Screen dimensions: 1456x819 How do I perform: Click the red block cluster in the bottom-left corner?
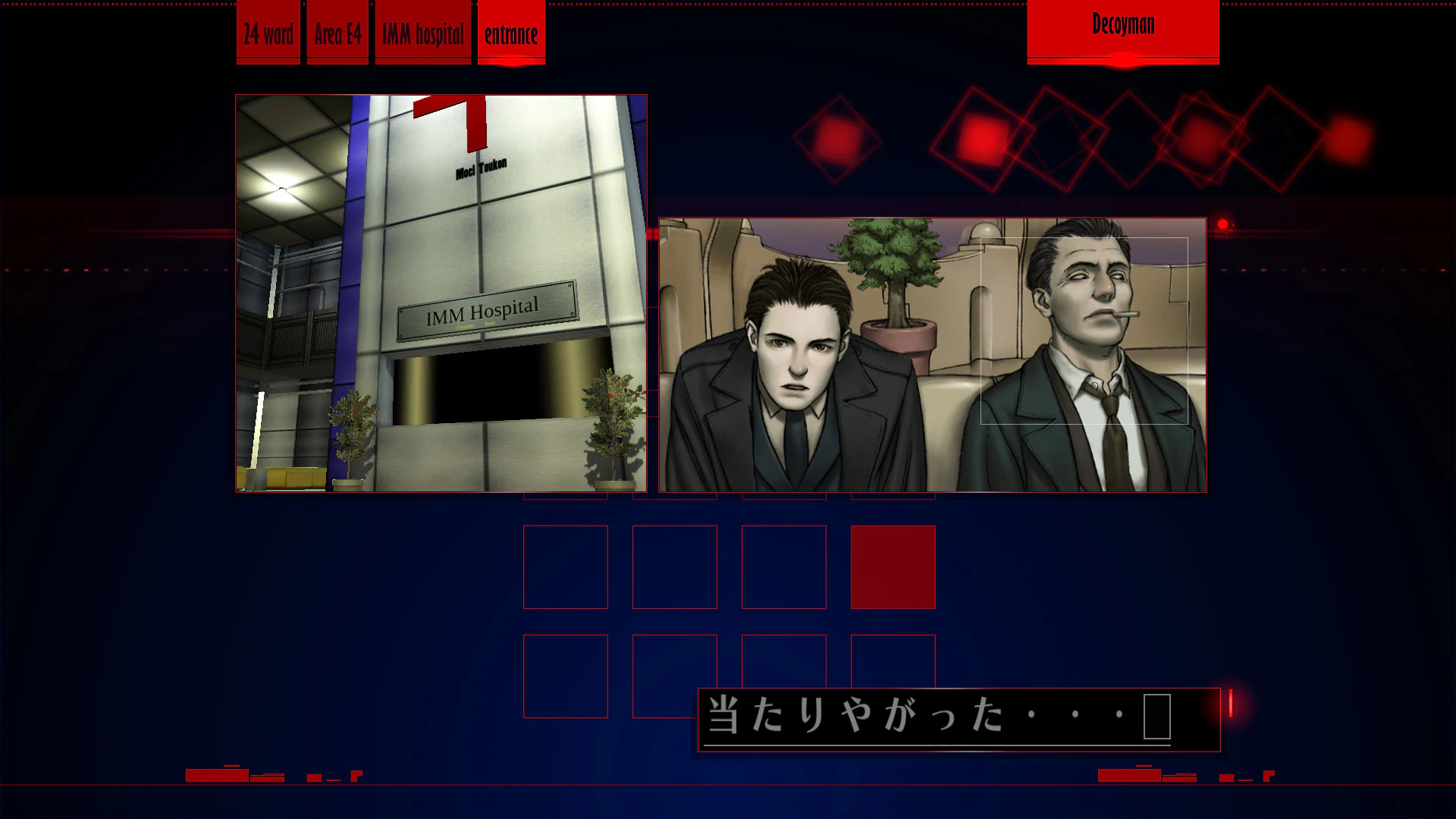250,775
